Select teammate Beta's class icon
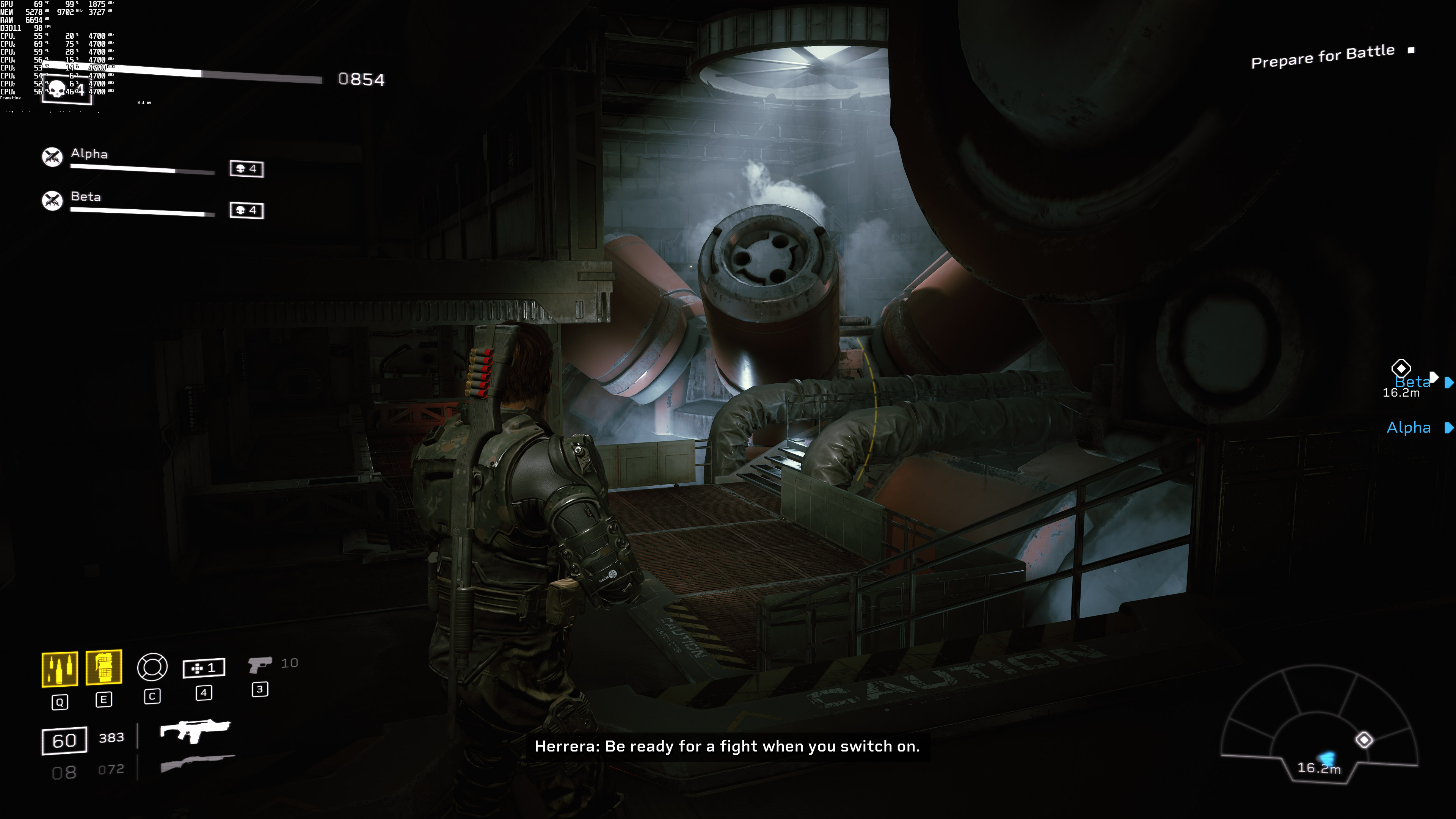 pyautogui.click(x=53, y=200)
